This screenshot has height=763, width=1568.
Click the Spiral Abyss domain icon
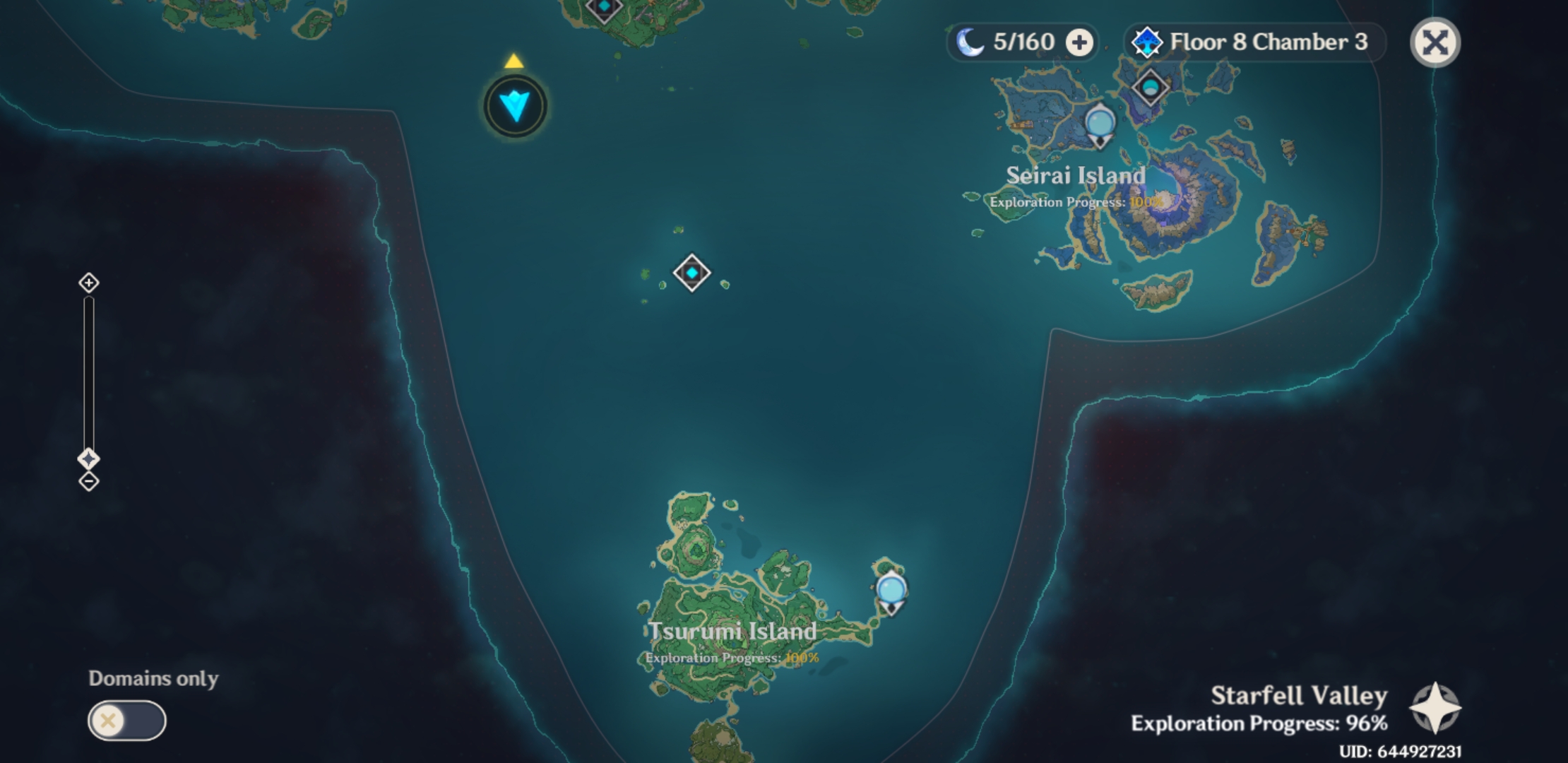tap(1148, 42)
